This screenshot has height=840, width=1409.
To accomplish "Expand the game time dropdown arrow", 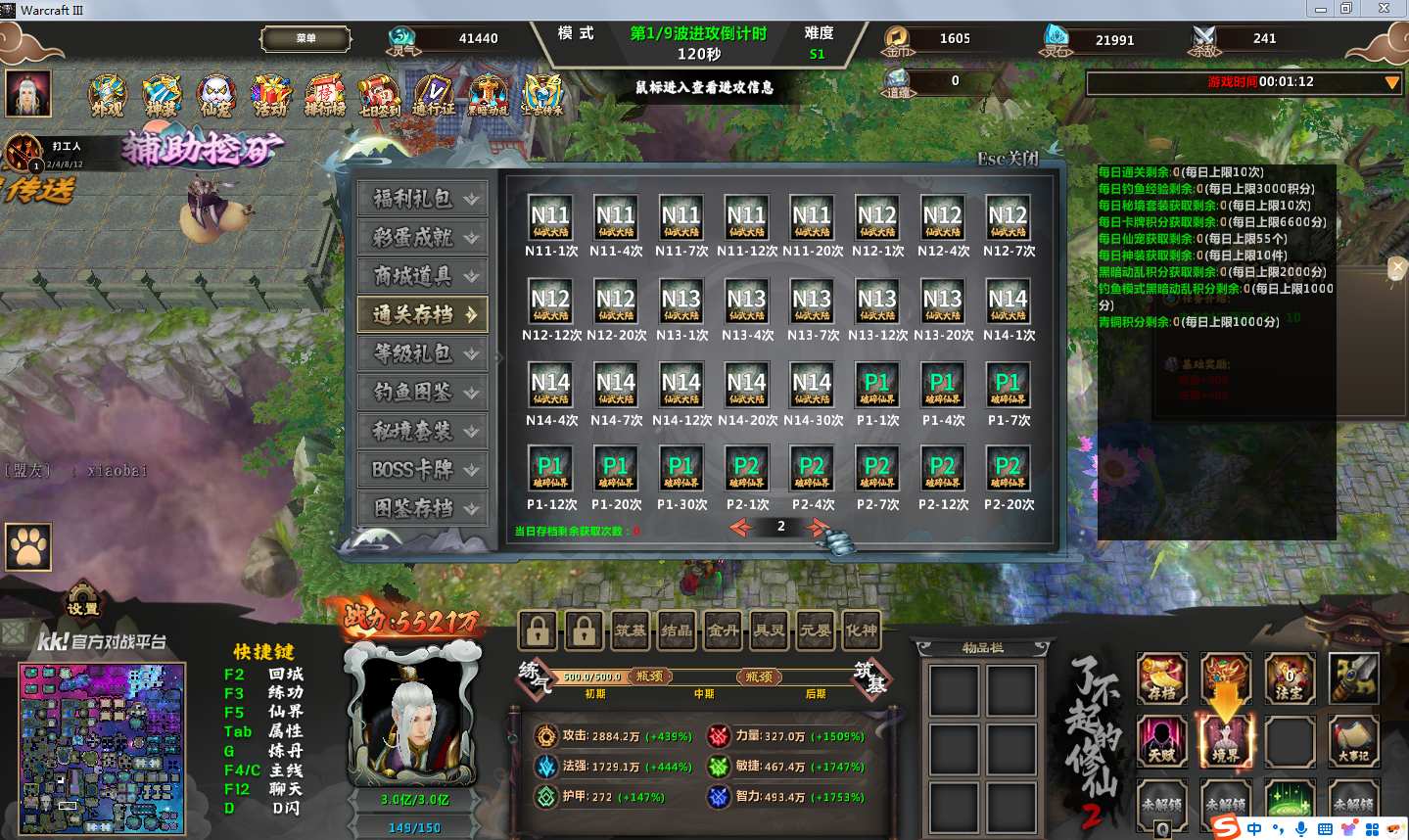I will pos(1391,83).
